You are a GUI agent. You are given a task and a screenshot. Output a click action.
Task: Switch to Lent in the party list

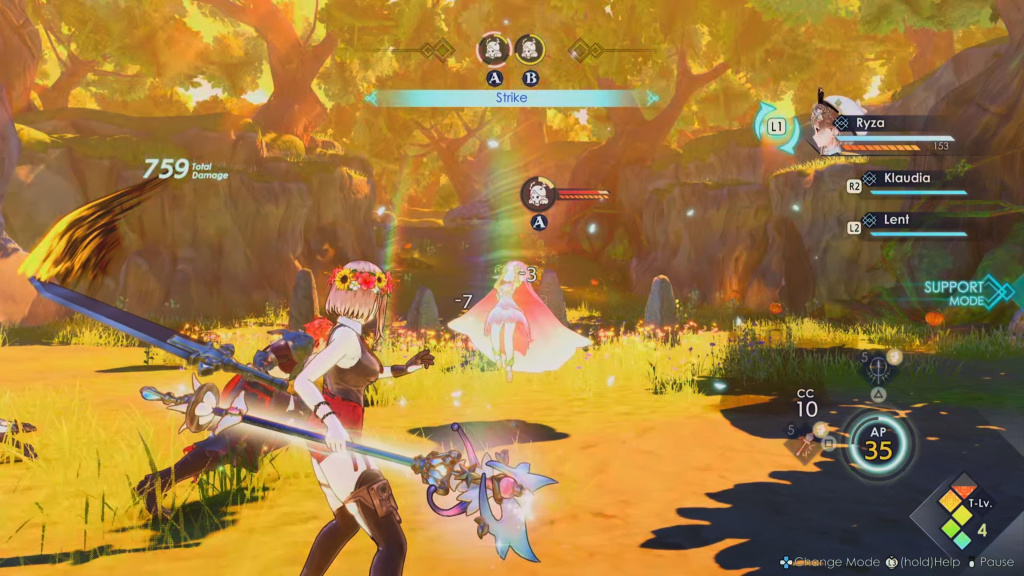(x=897, y=220)
